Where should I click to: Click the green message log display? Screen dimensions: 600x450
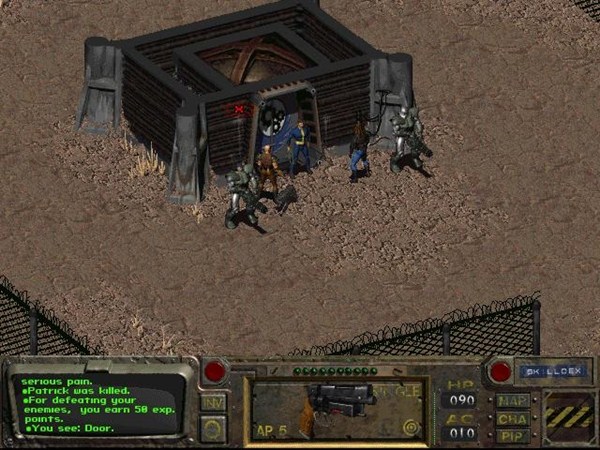pyautogui.click(x=100, y=404)
